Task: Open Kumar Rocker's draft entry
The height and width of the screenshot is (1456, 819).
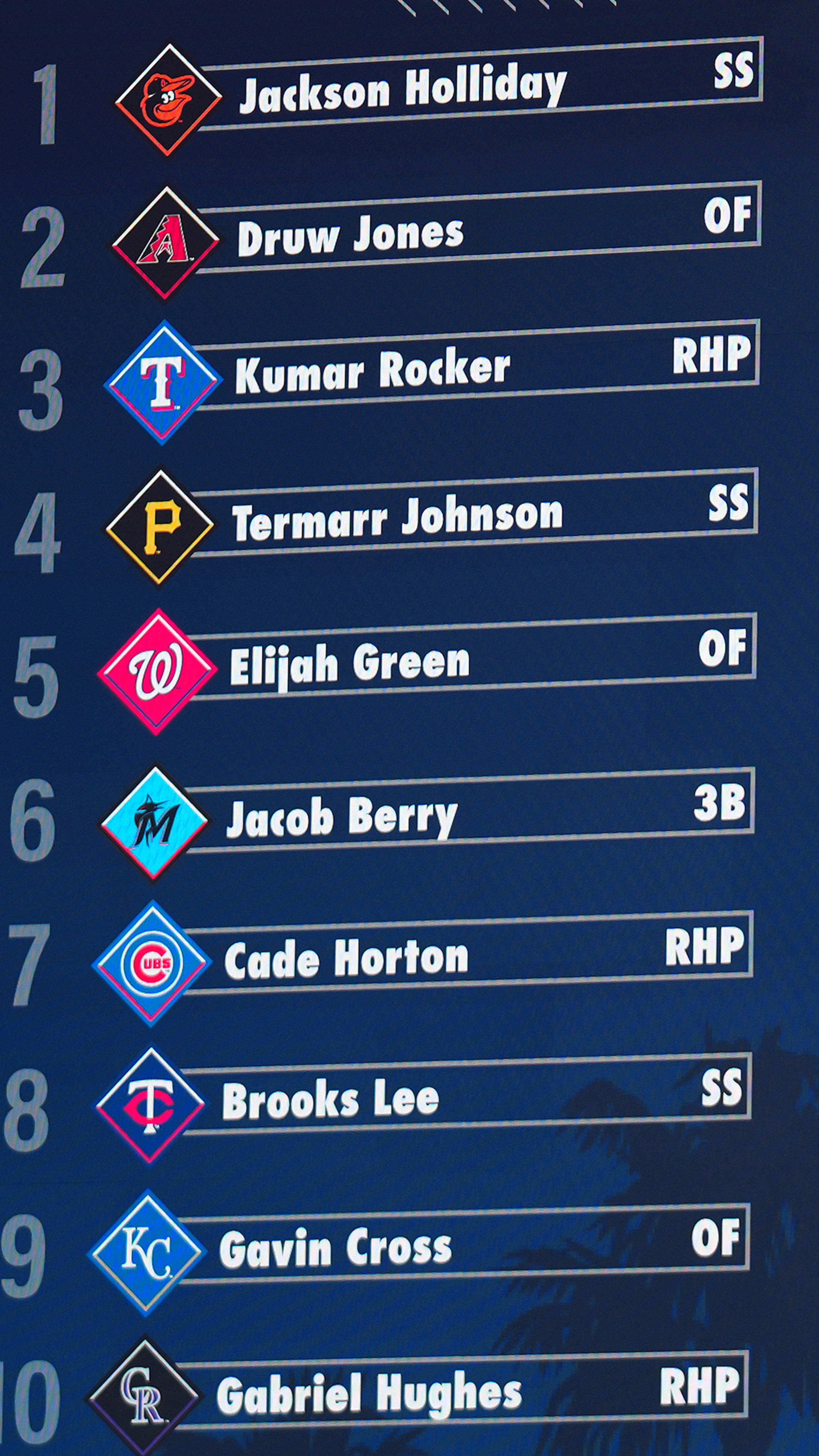Action: click(x=373, y=371)
